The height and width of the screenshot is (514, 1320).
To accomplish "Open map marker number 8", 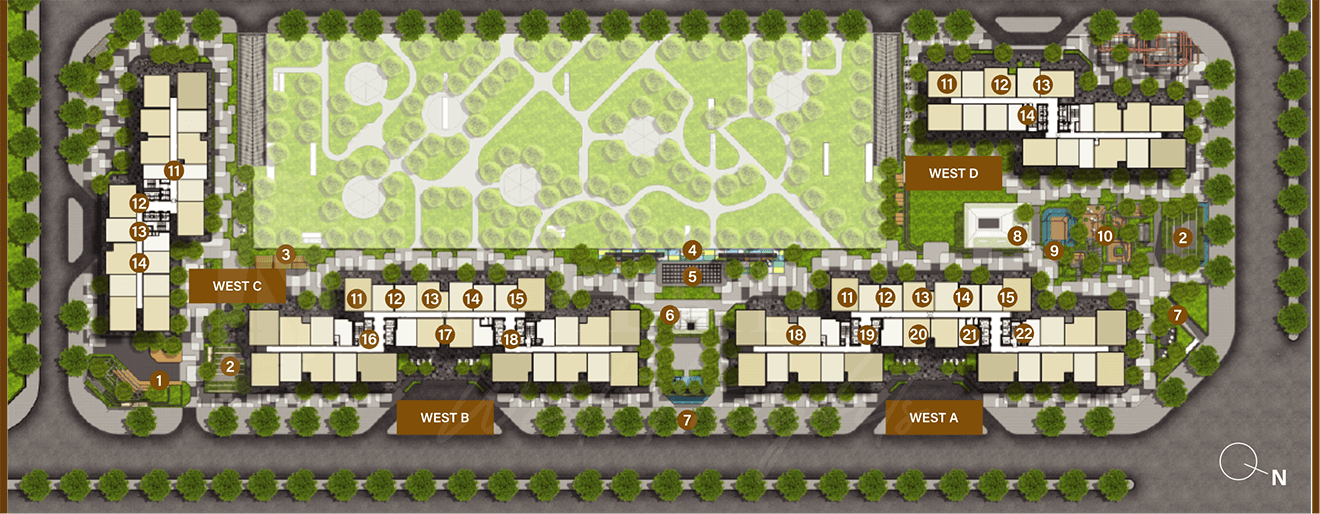I will point(1017,237).
